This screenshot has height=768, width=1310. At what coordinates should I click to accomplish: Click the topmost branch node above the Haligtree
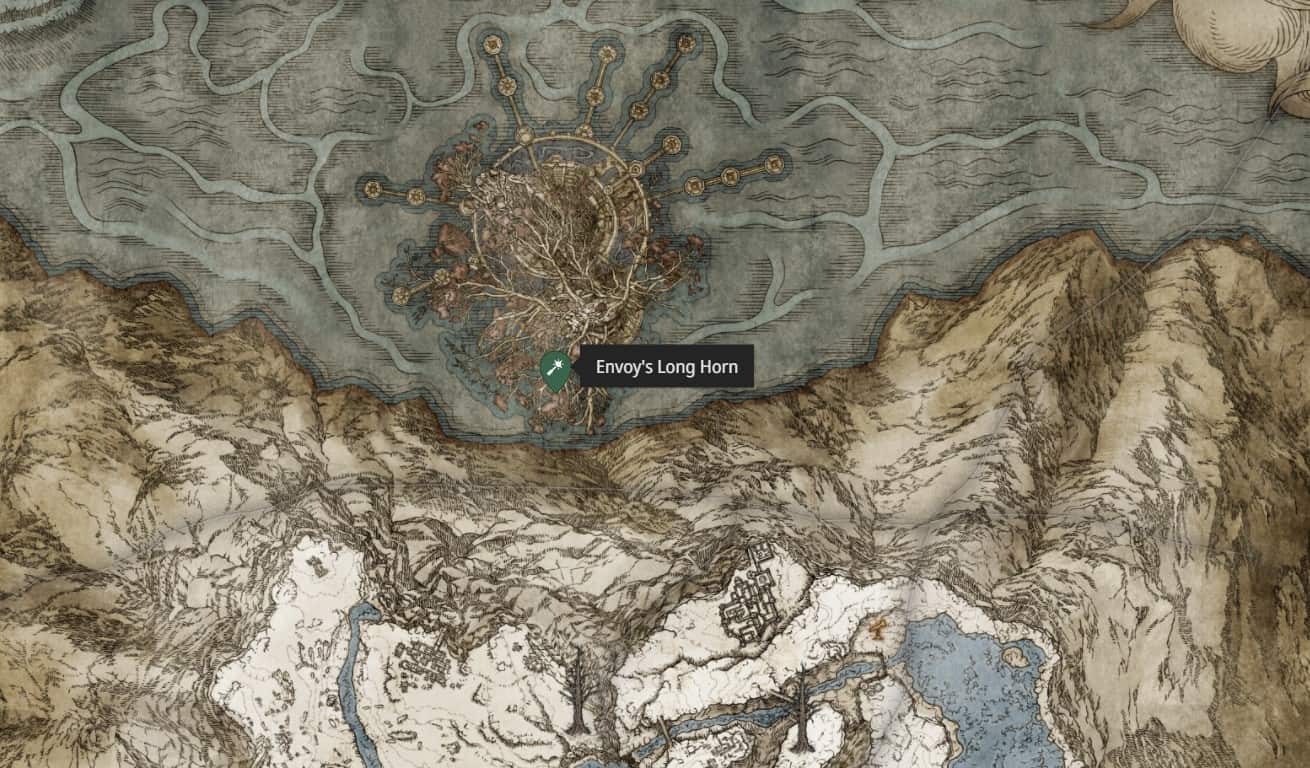(x=606, y=53)
